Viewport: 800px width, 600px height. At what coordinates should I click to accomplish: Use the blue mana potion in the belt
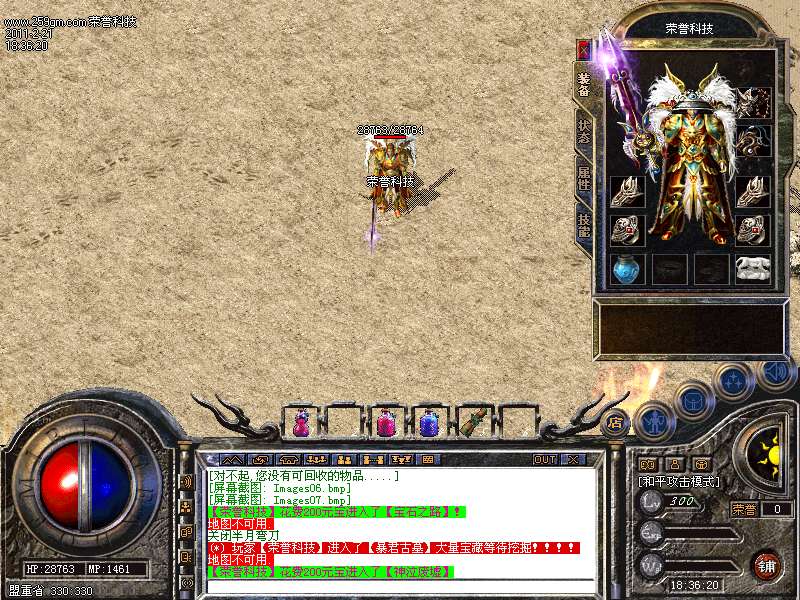click(430, 424)
